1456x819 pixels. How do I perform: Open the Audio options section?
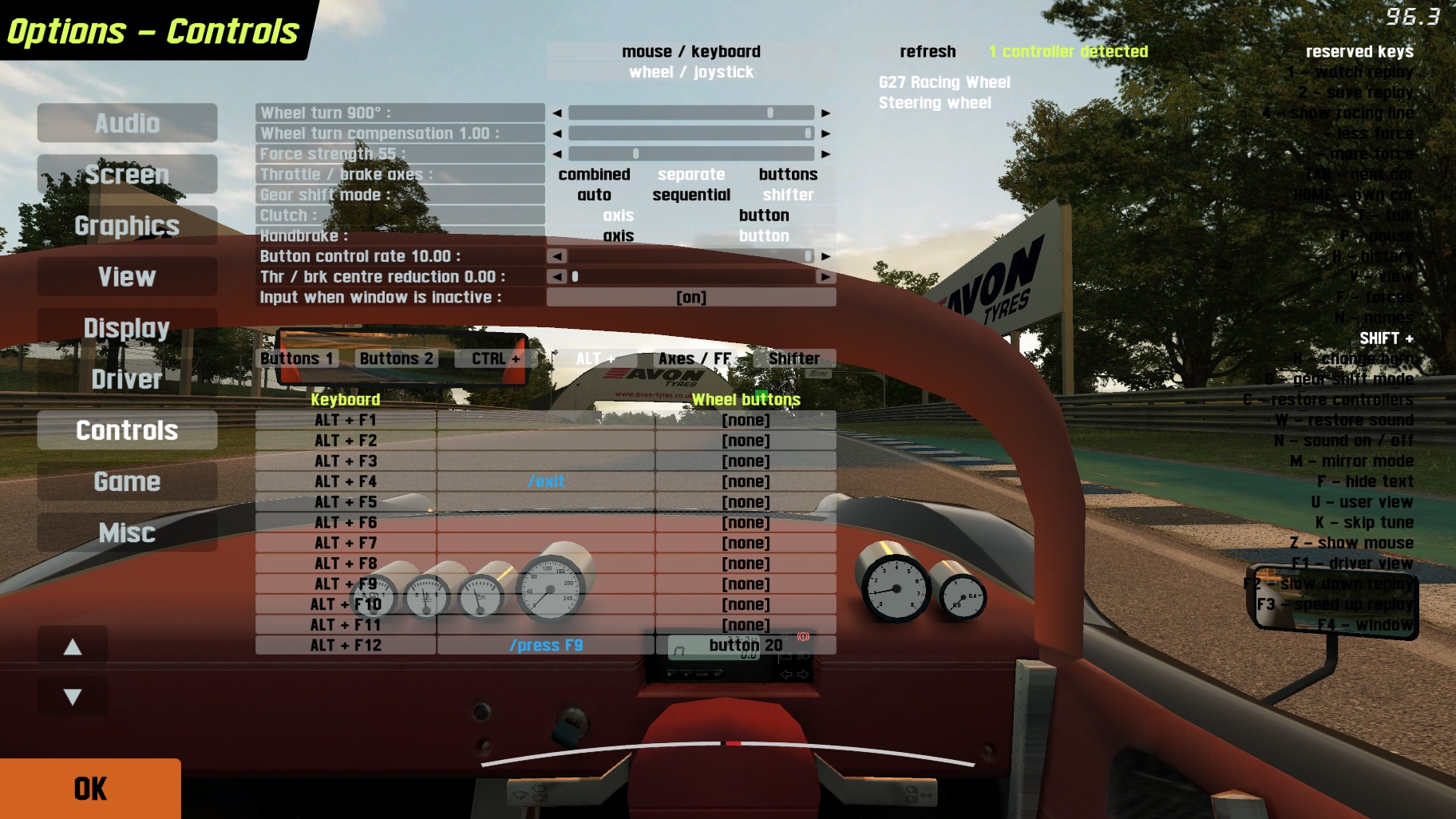[127, 123]
